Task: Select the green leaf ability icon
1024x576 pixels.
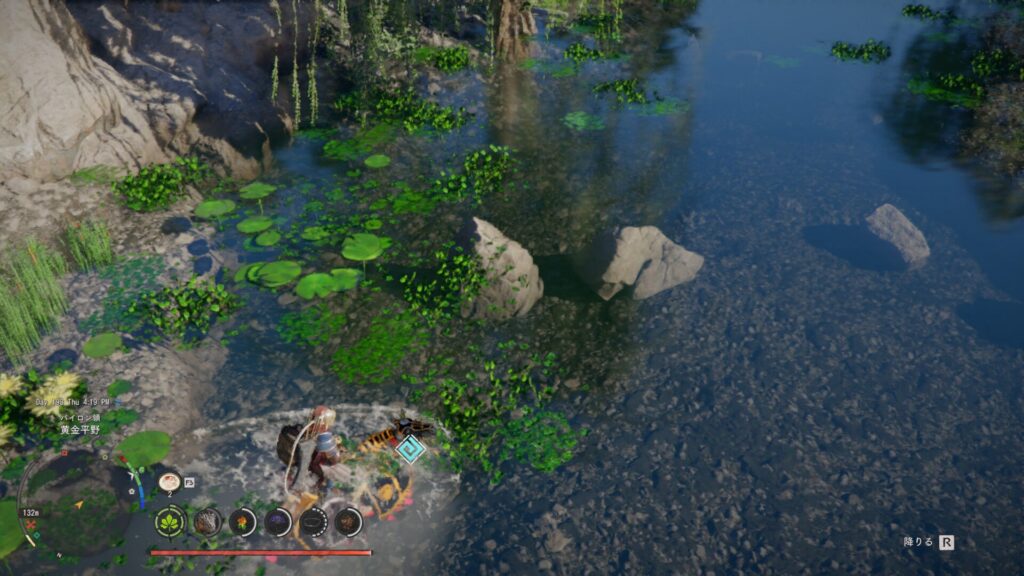Action: (170, 521)
